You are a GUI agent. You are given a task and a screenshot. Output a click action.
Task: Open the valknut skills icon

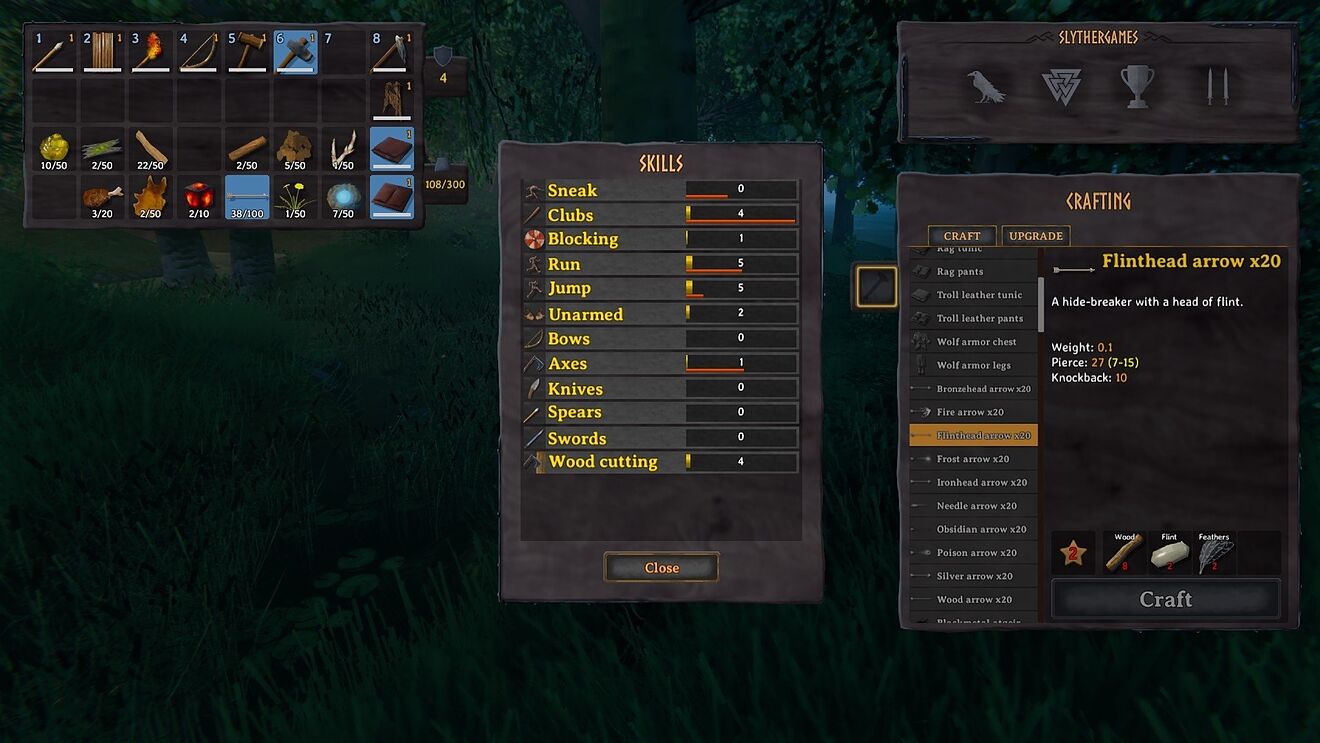coord(1061,87)
